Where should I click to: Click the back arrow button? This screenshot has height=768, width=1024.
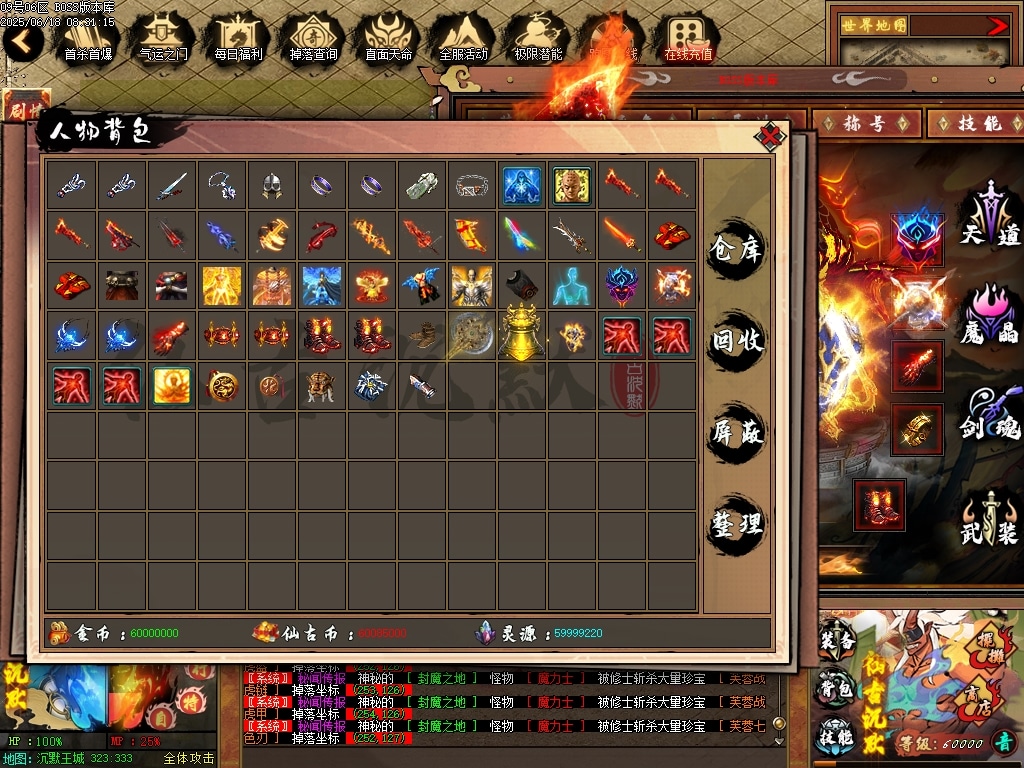22,42
